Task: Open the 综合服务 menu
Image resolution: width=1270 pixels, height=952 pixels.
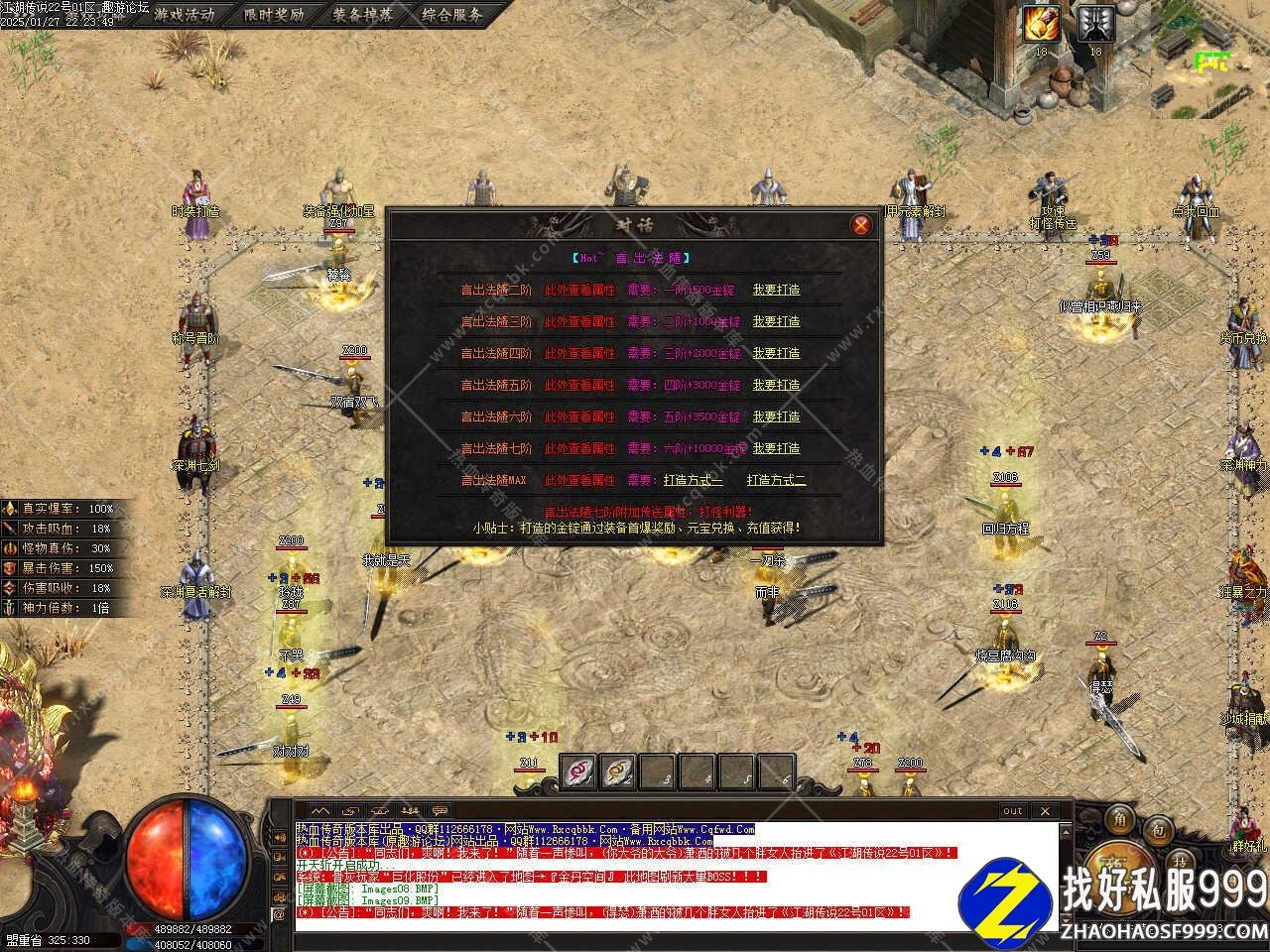Action: point(451,15)
